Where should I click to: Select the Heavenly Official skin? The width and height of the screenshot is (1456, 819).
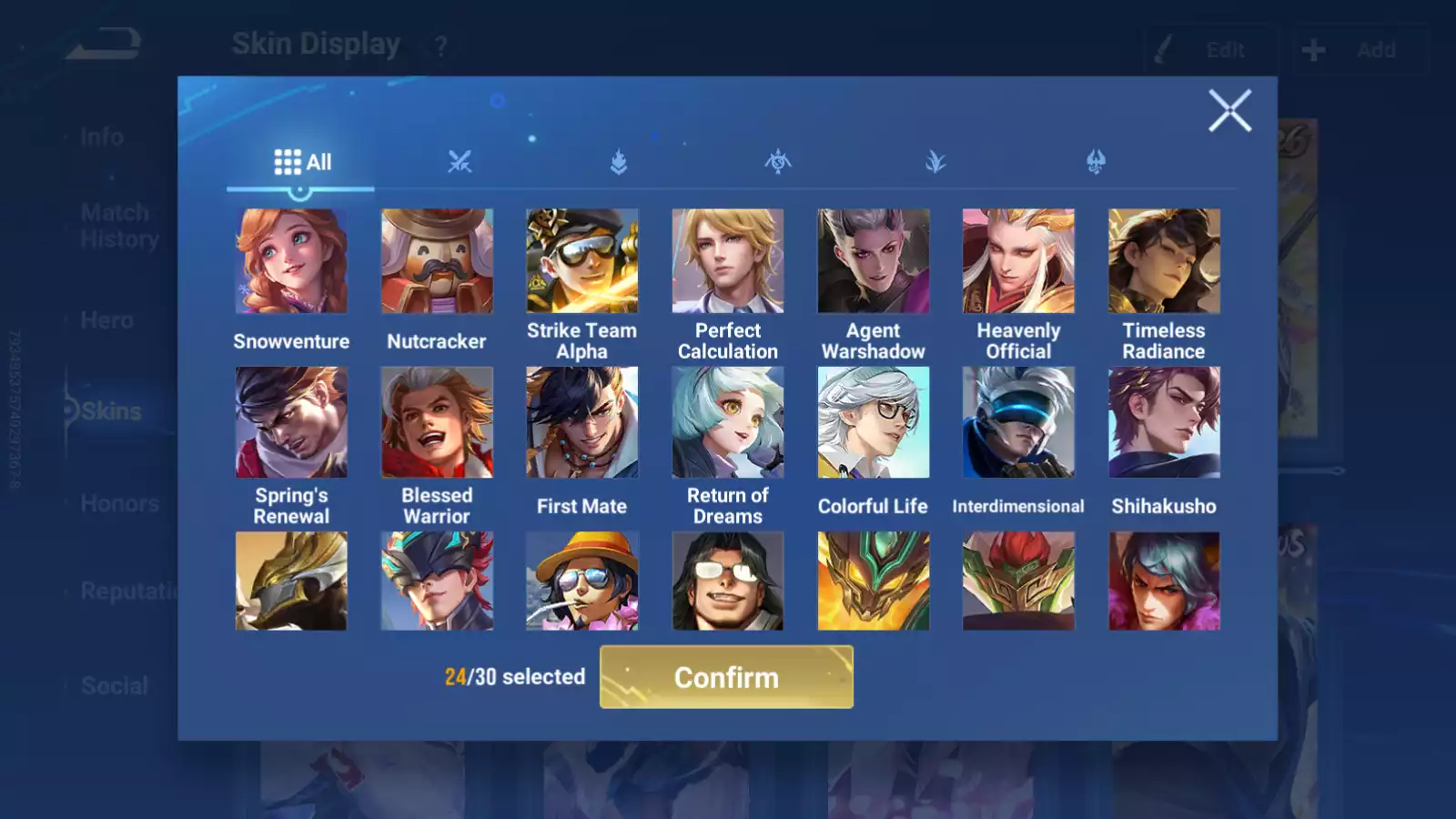tap(1018, 261)
